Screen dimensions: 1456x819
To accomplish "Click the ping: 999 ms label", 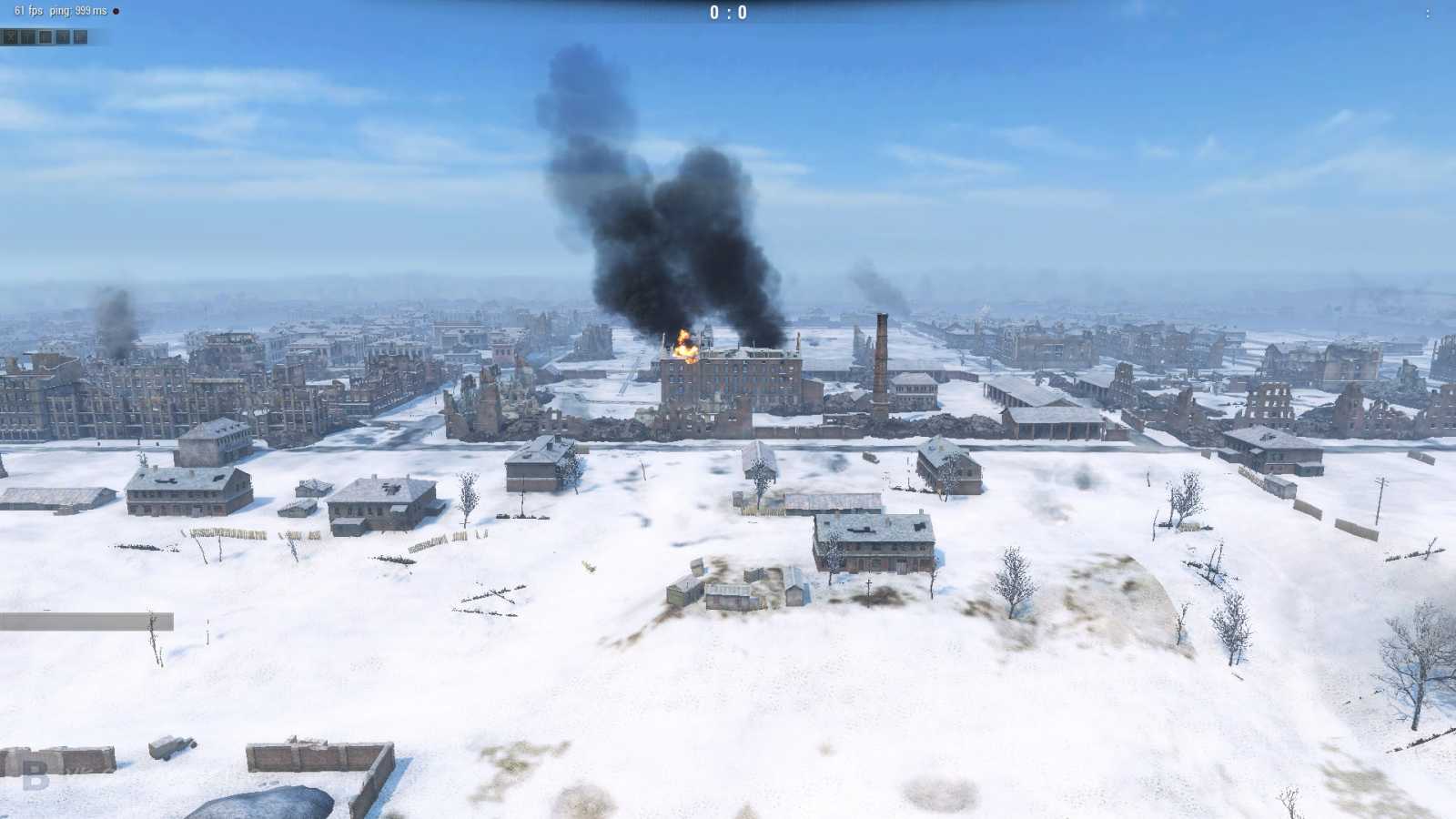I will pyautogui.click(x=80, y=12).
